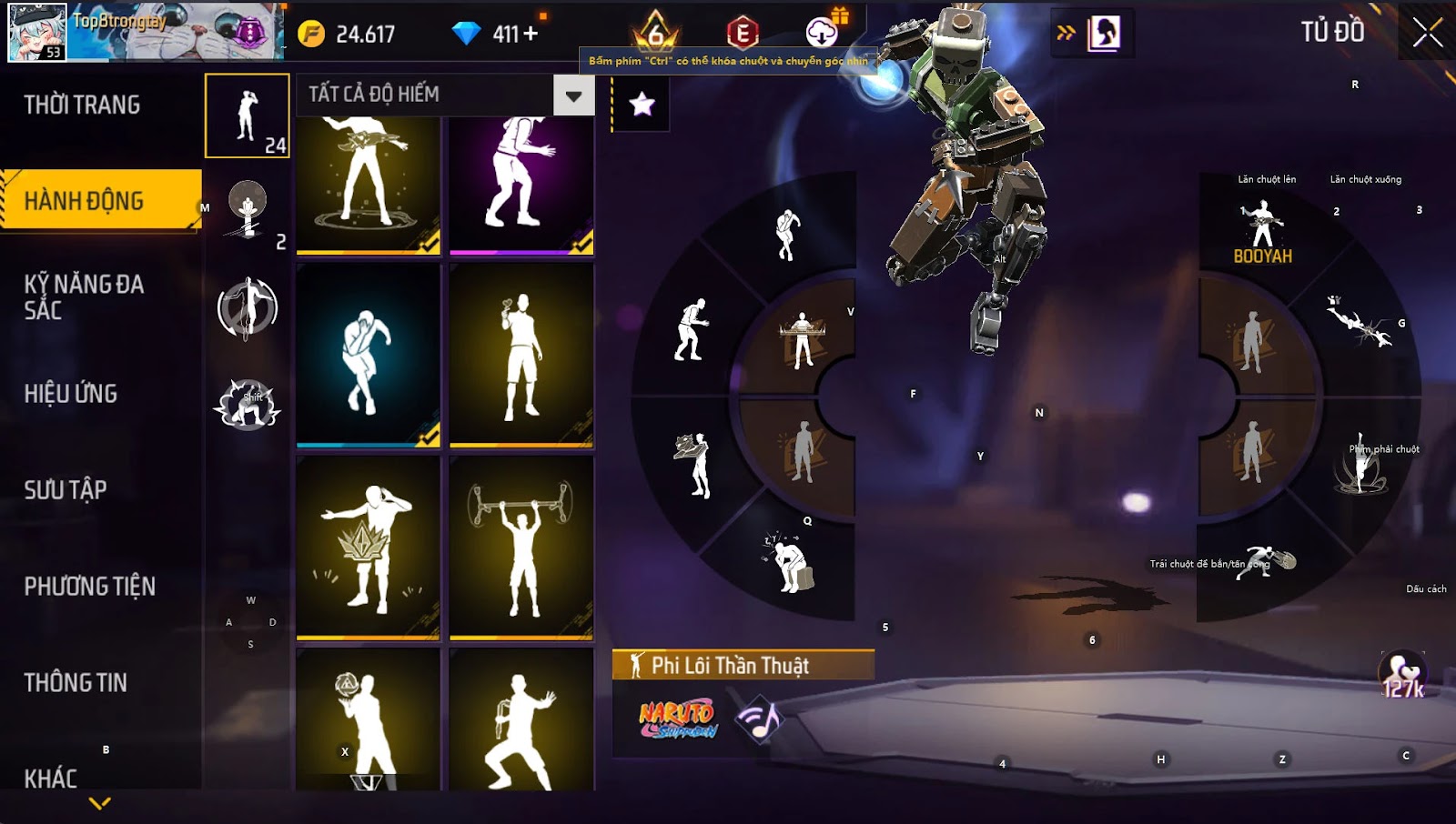Select the emote sub-tab showing 24
Screen dimensions: 1456x824
coord(248,116)
